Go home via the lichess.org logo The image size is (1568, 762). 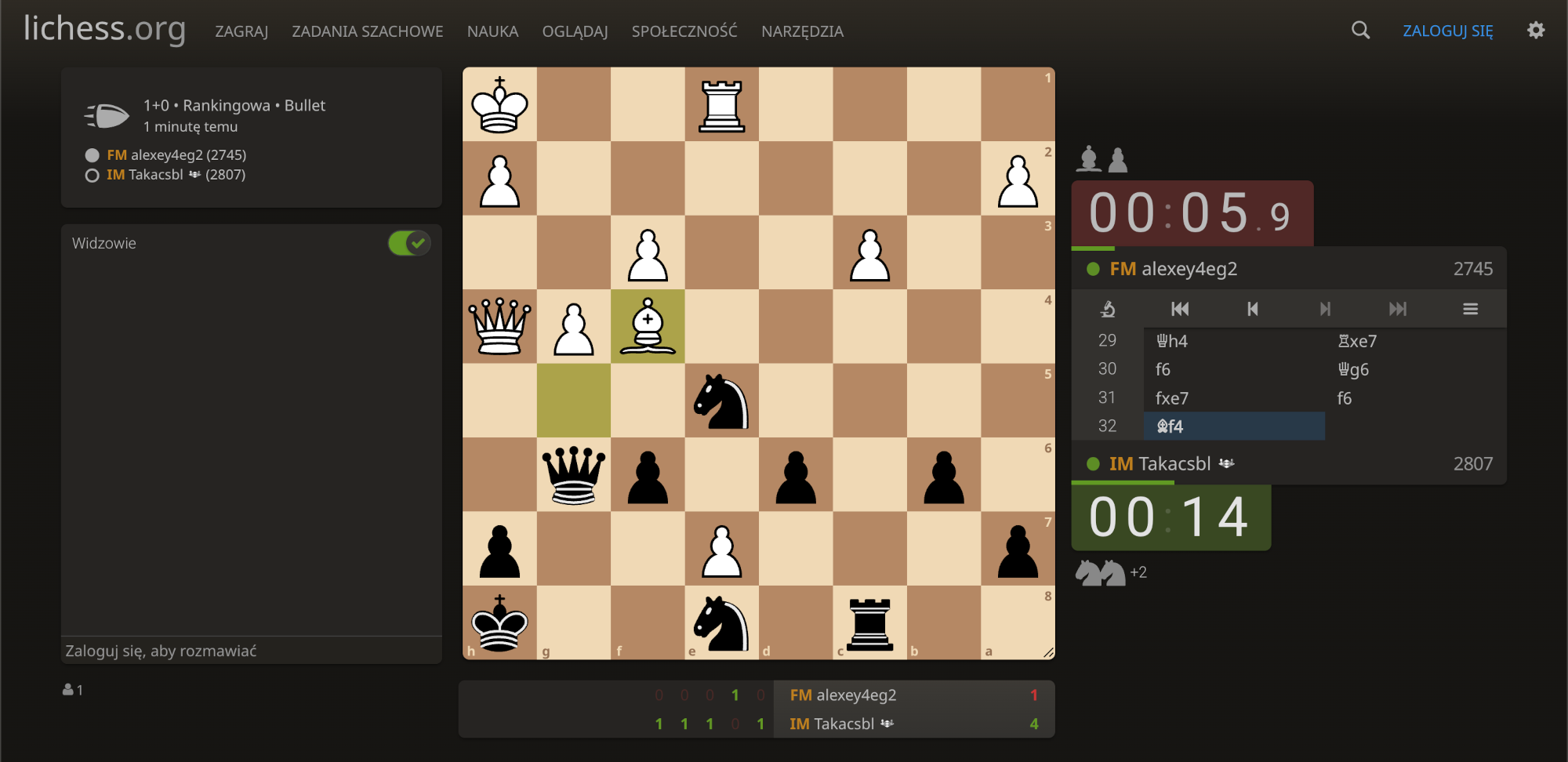(x=103, y=30)
